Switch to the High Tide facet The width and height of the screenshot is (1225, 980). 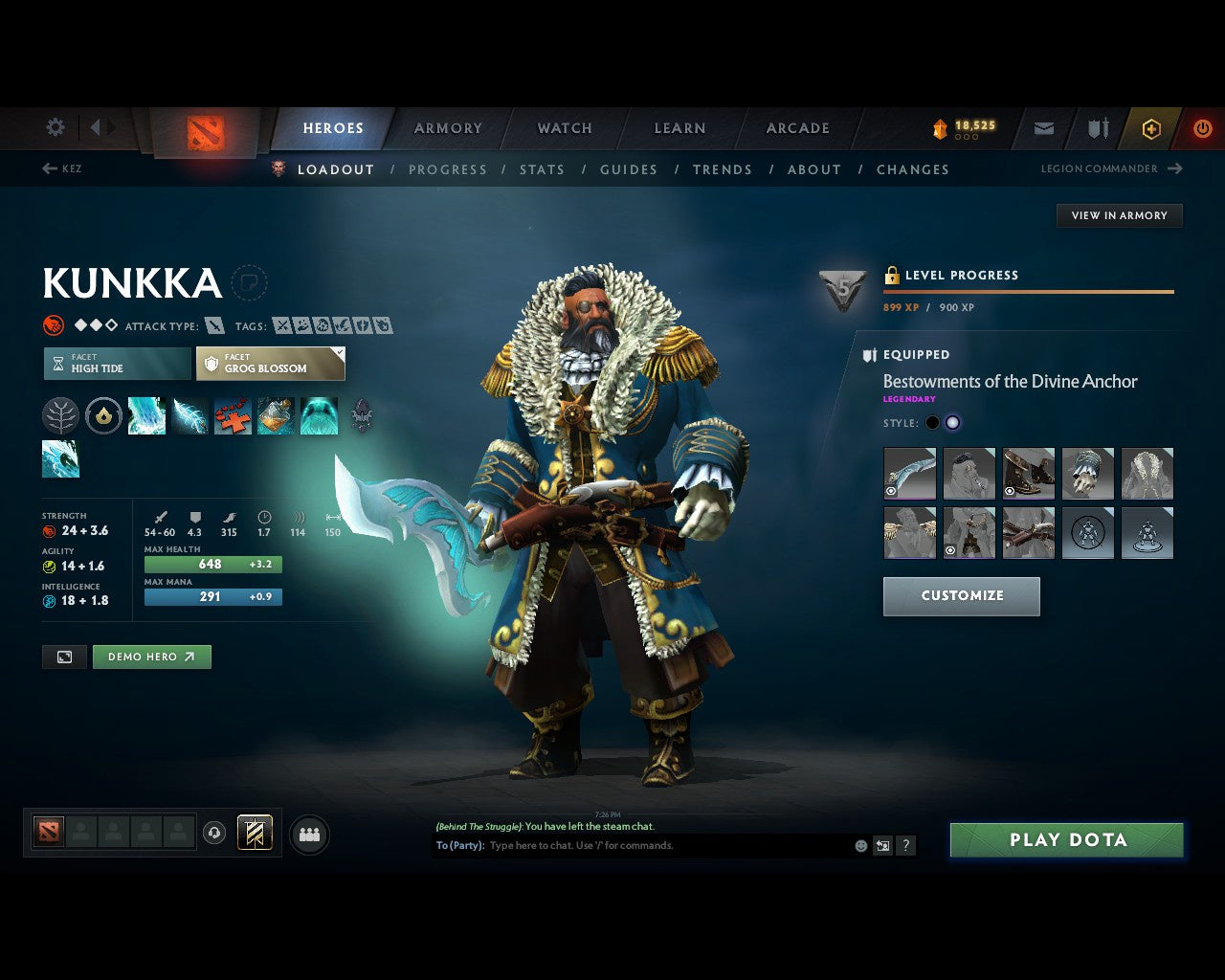point(116,364)
